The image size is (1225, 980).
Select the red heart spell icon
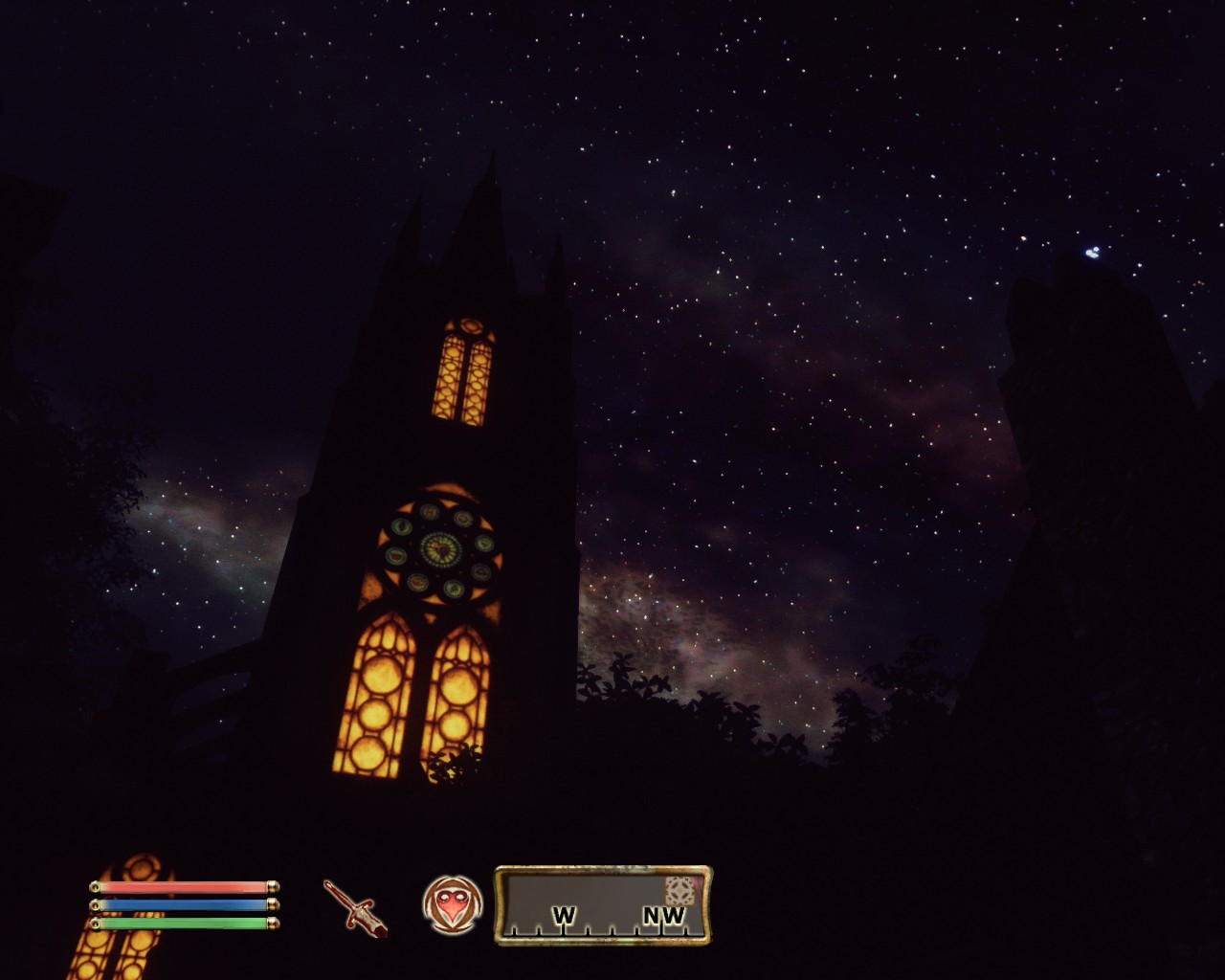452,904
